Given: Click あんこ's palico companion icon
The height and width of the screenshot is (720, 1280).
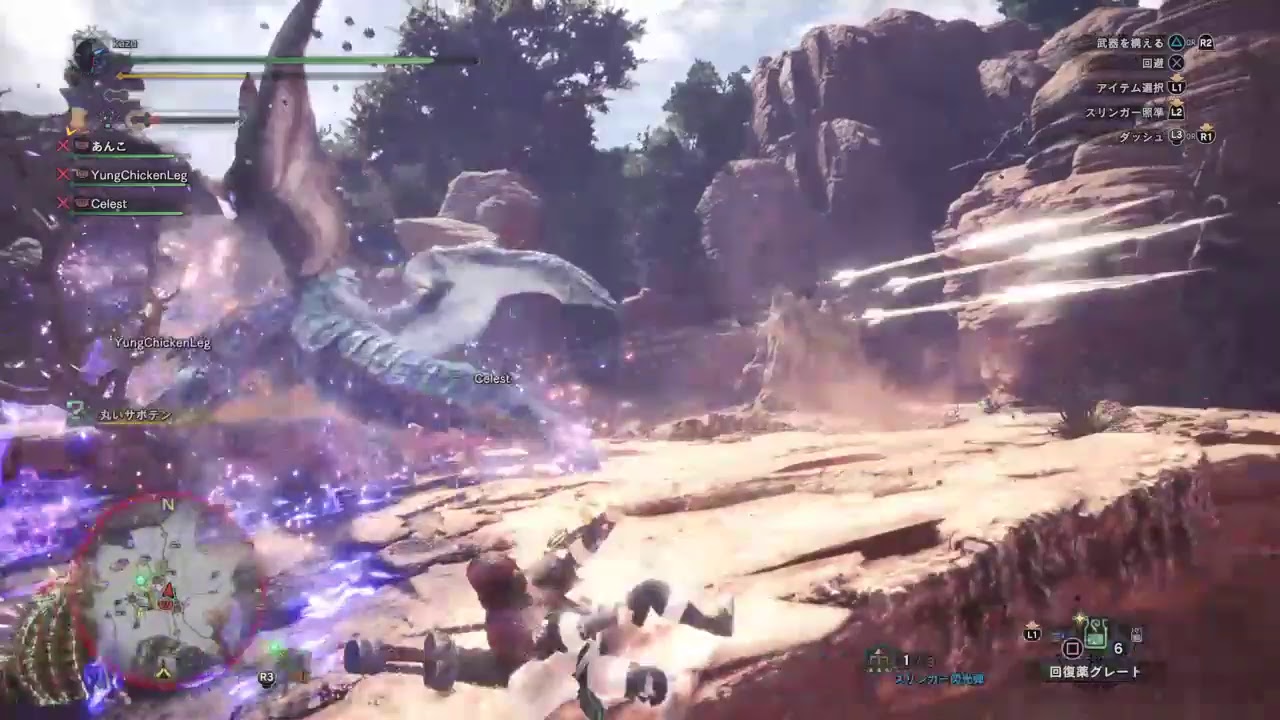Looking at the screenshot, I should 79,145.
